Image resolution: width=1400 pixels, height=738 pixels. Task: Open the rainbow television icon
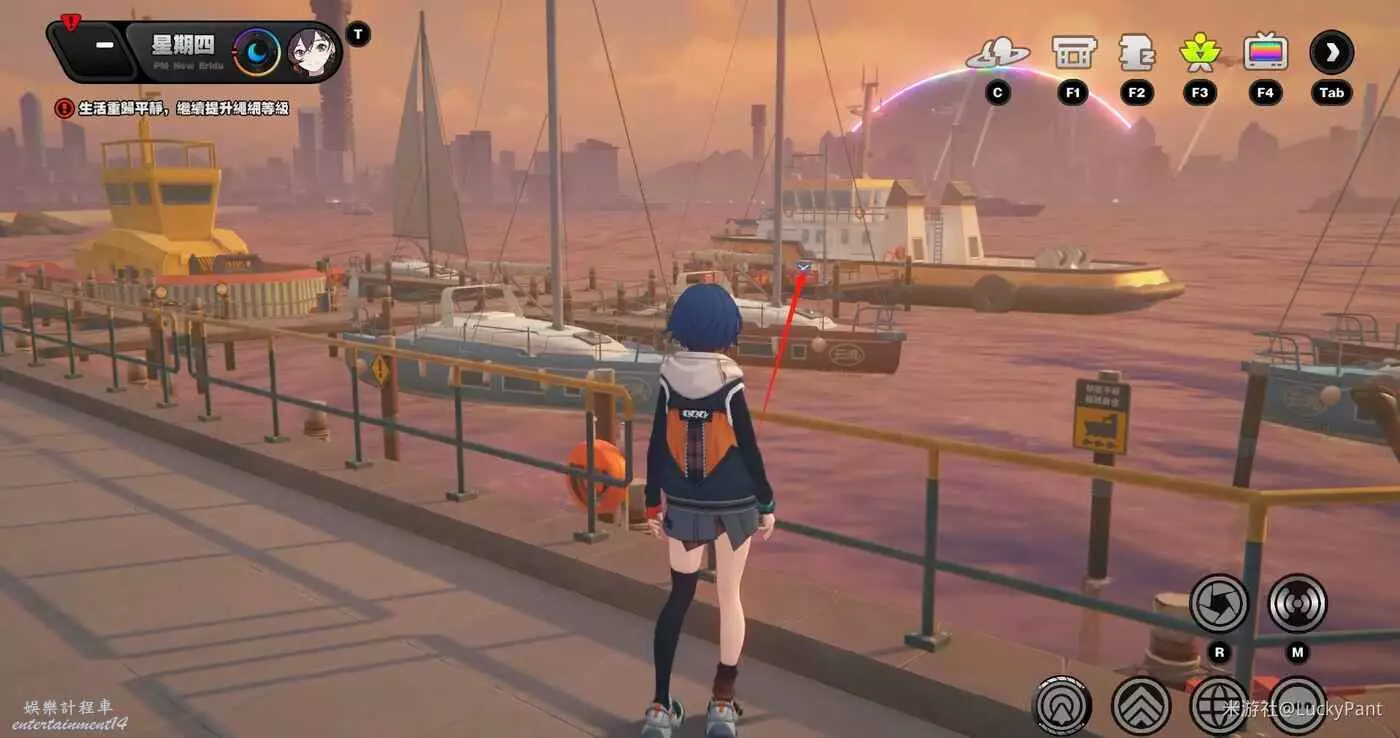click(1265, 52)
